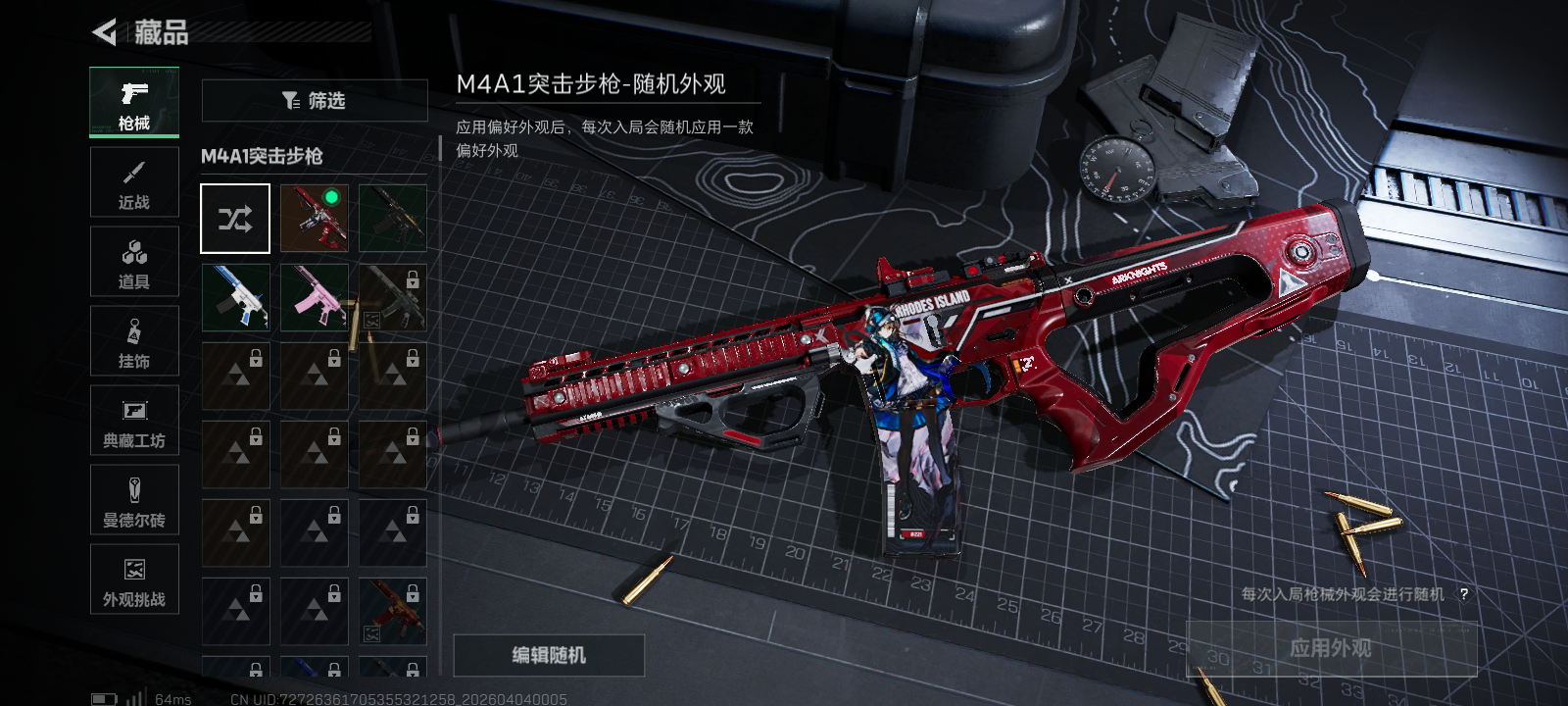
Task: Select the 道具 items tab
Action: 134,262
